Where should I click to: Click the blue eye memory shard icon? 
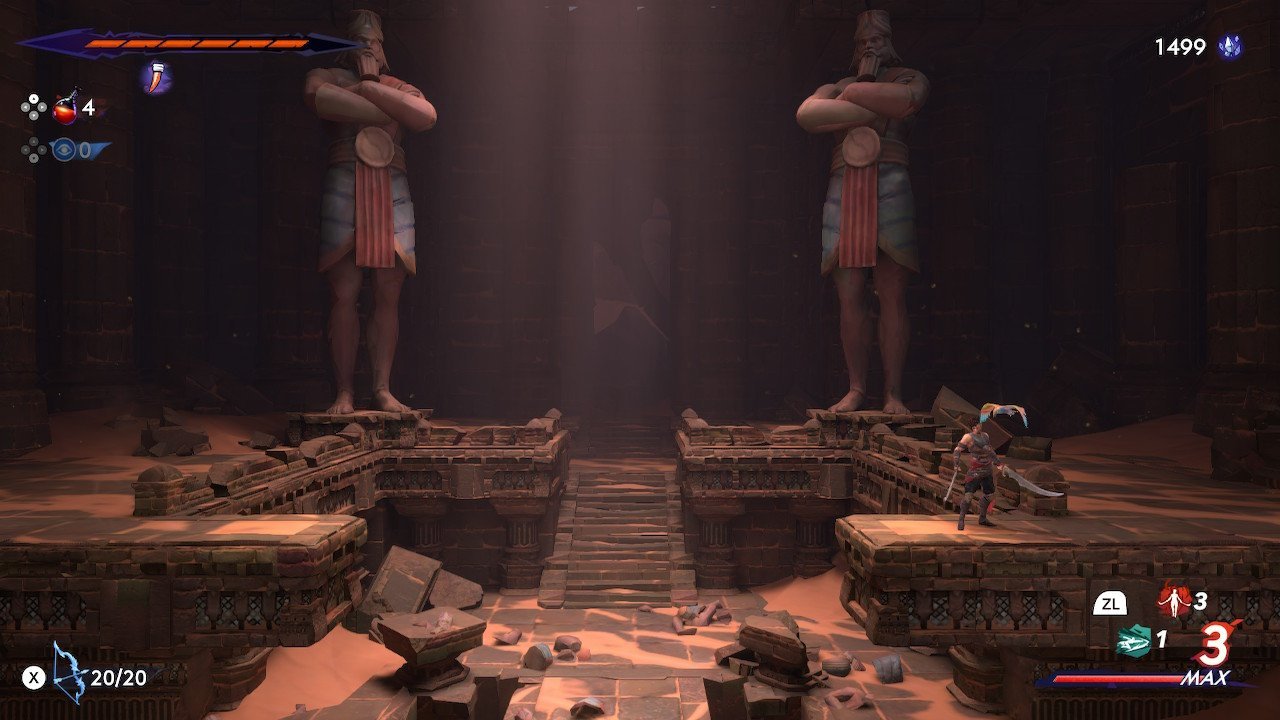[64, 150]
